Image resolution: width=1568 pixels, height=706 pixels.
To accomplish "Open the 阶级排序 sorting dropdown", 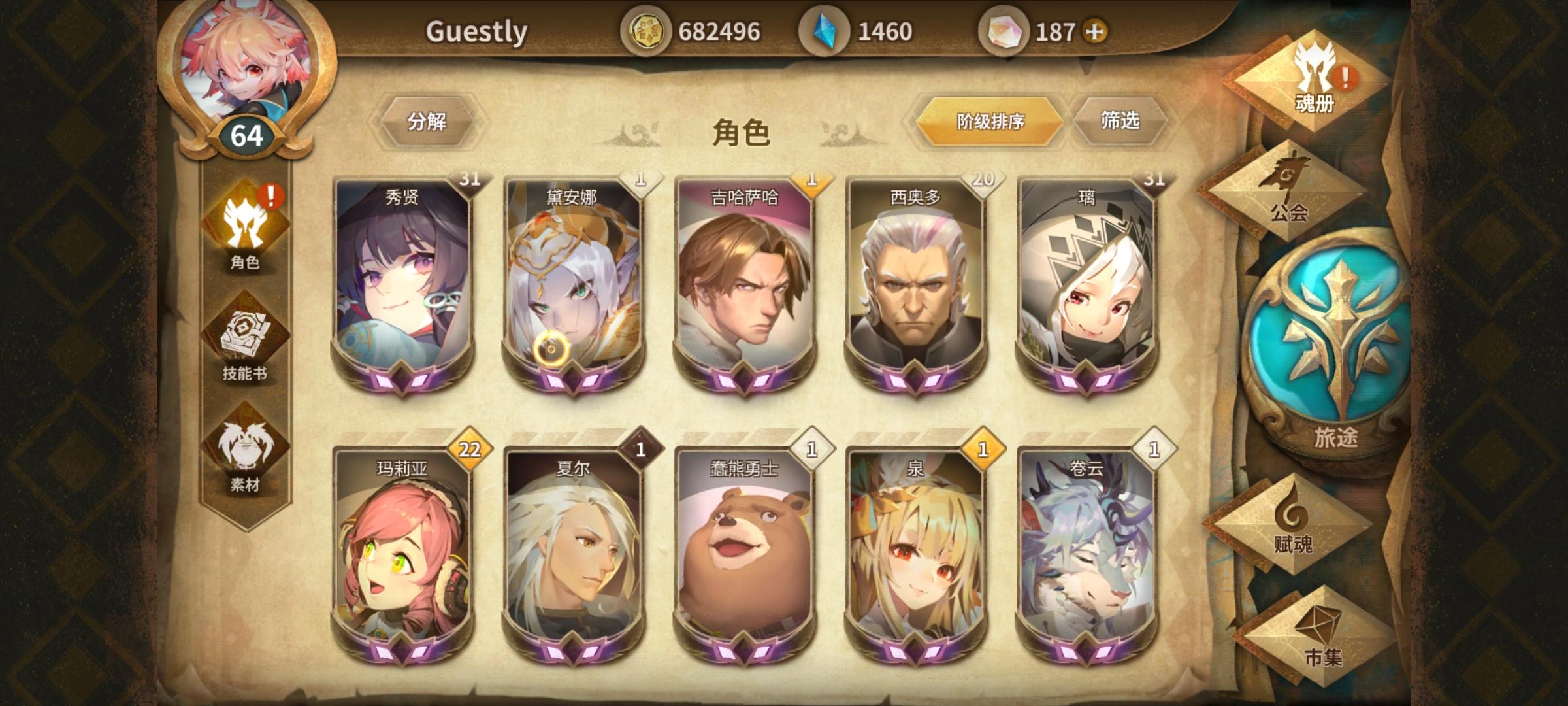I will pos(988,120).
